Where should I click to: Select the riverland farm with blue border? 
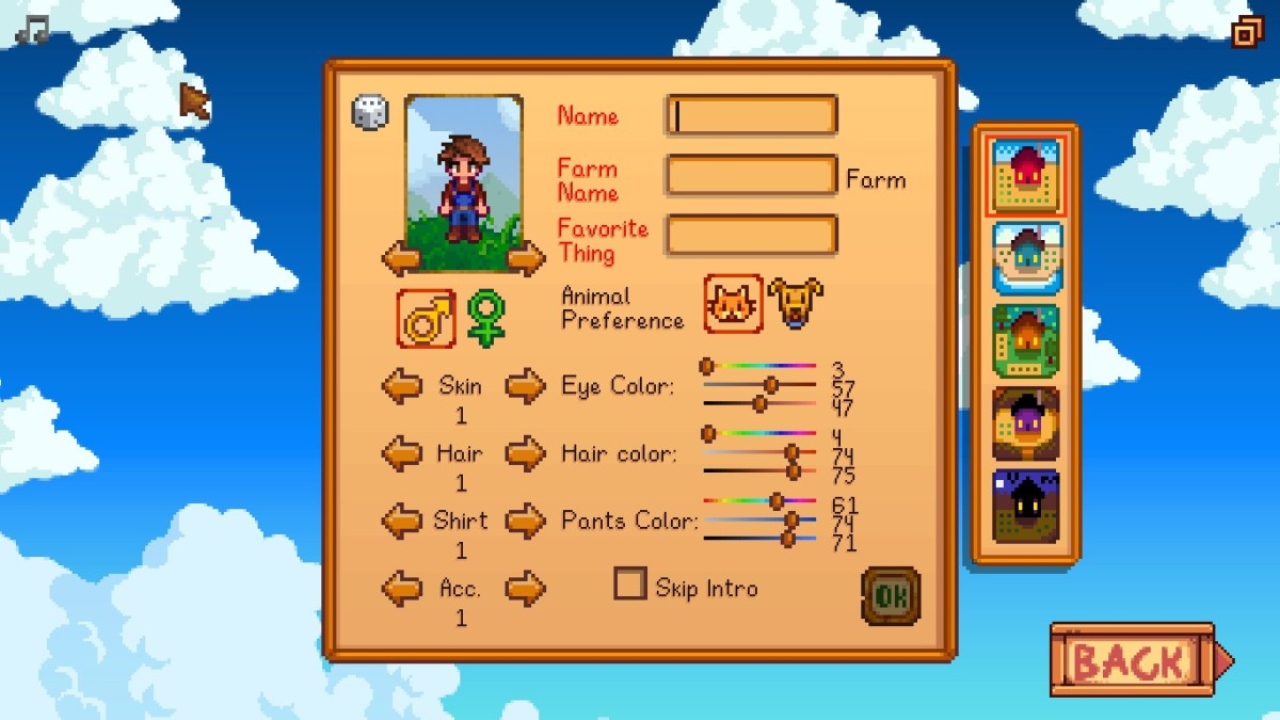[1026, 259]
